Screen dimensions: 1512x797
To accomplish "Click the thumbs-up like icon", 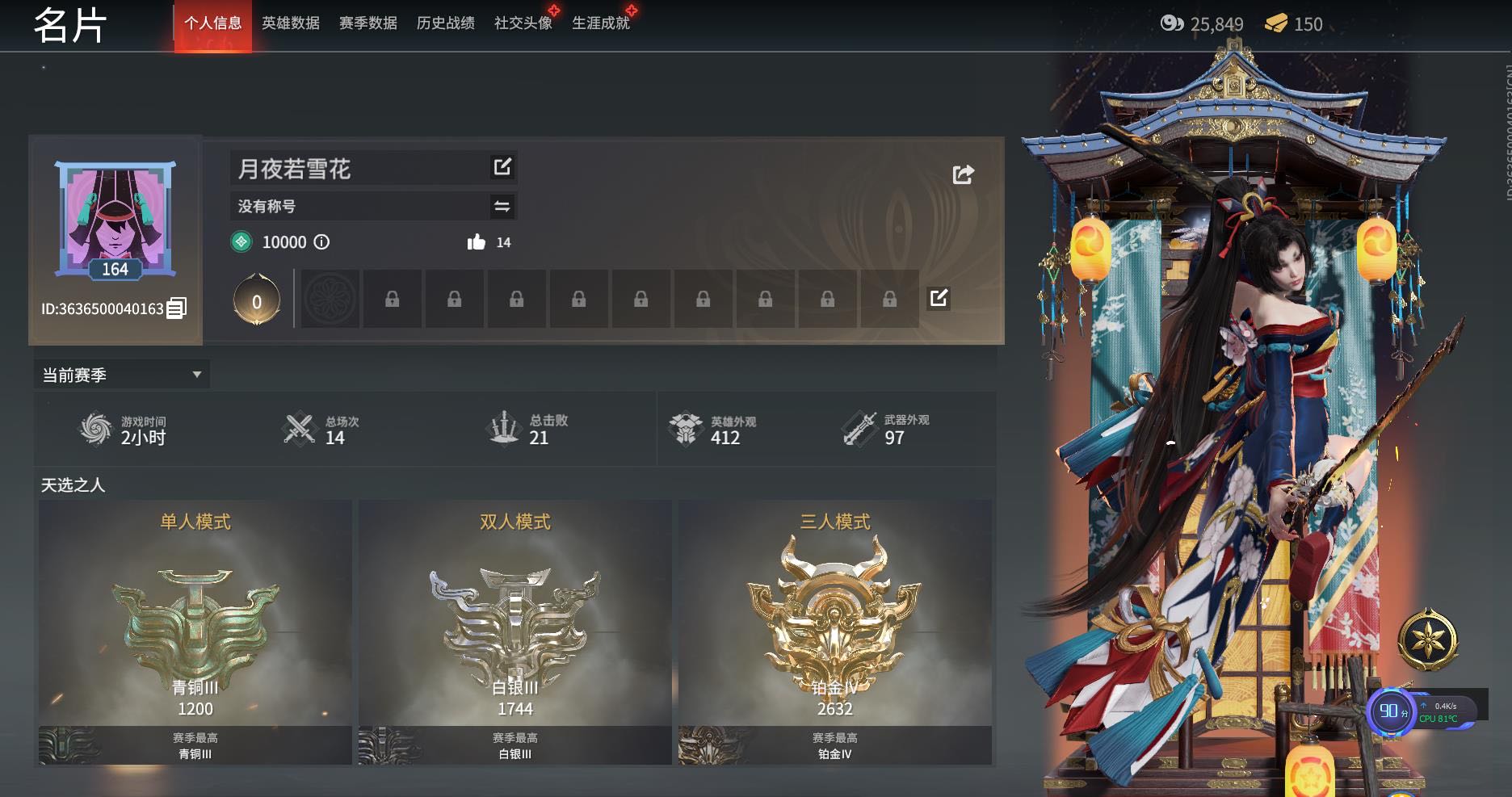I will pos(477,242).
